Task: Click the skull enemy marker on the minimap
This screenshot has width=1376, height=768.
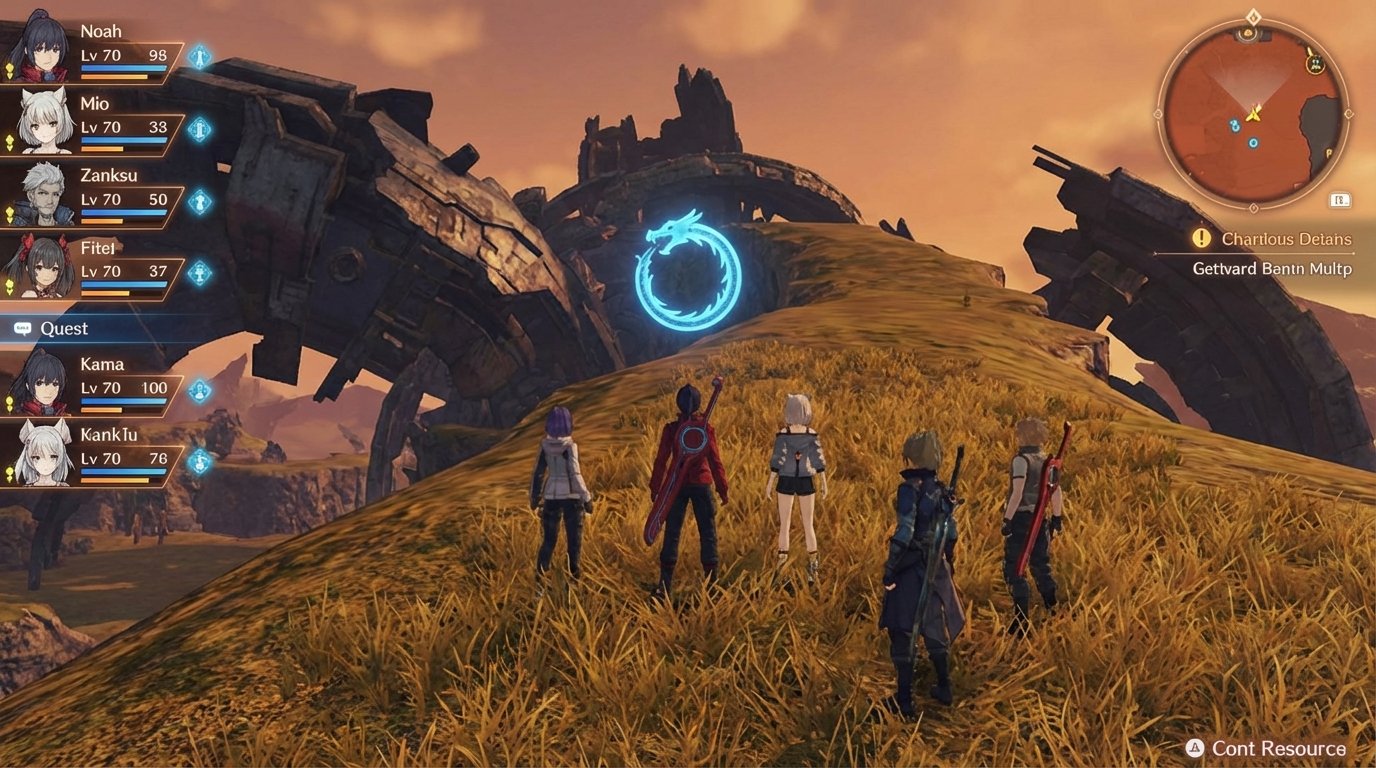Action: click(x=1315, y=63)
